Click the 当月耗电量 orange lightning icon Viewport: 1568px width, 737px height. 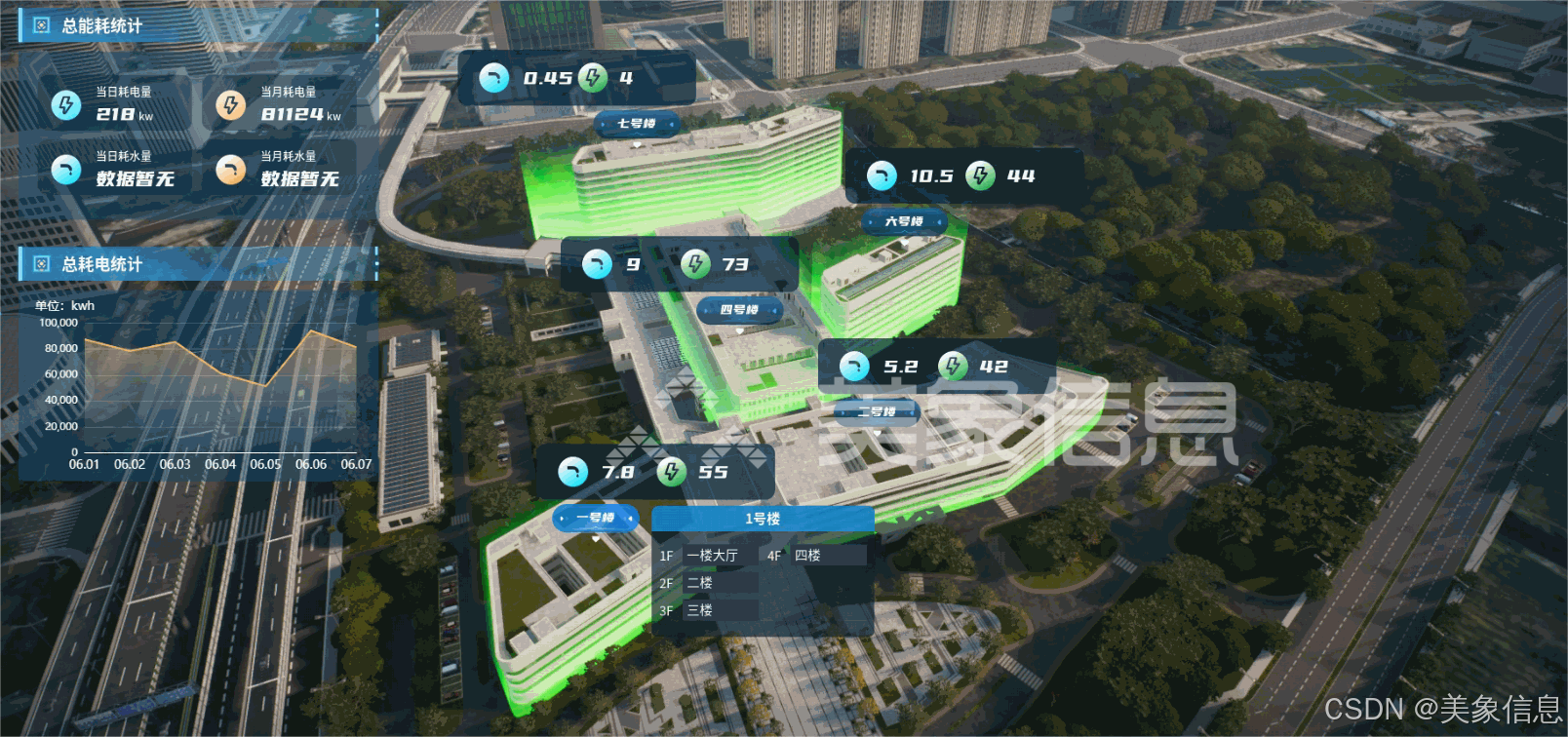[x=231, y=104]
